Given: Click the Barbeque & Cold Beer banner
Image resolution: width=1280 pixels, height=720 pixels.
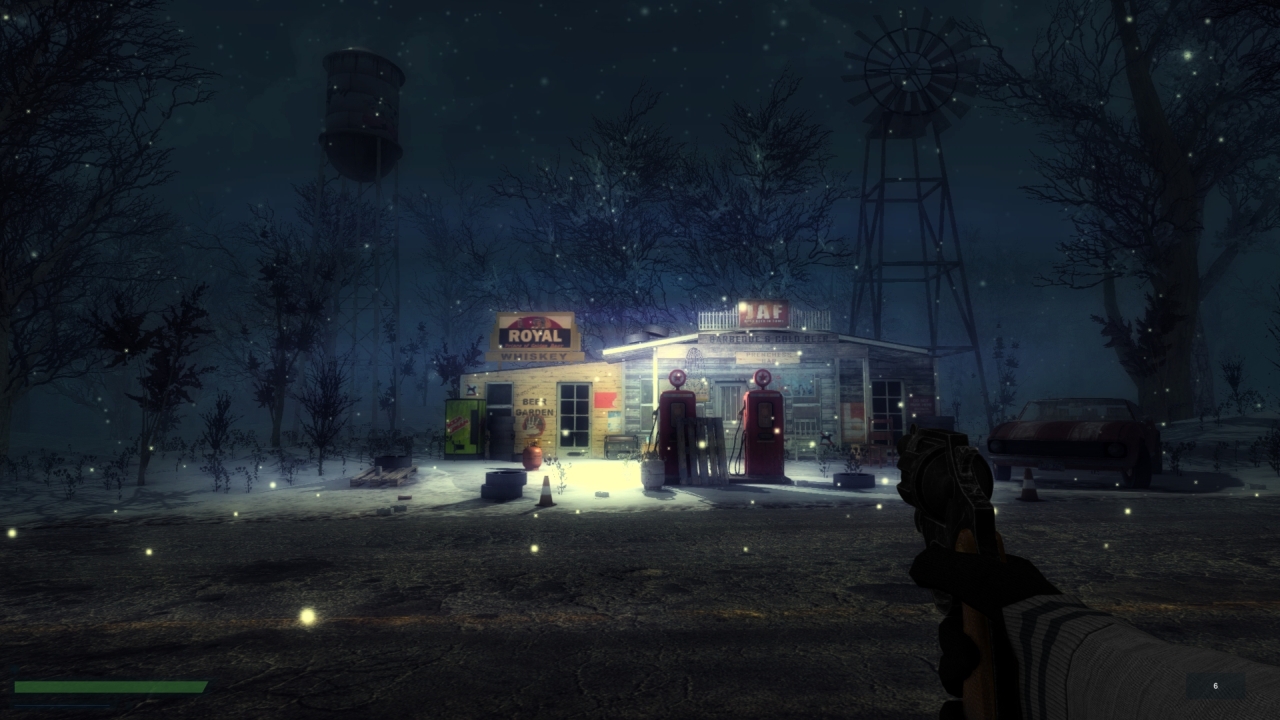Looking at the screenshot, I should tap(770, 338).
